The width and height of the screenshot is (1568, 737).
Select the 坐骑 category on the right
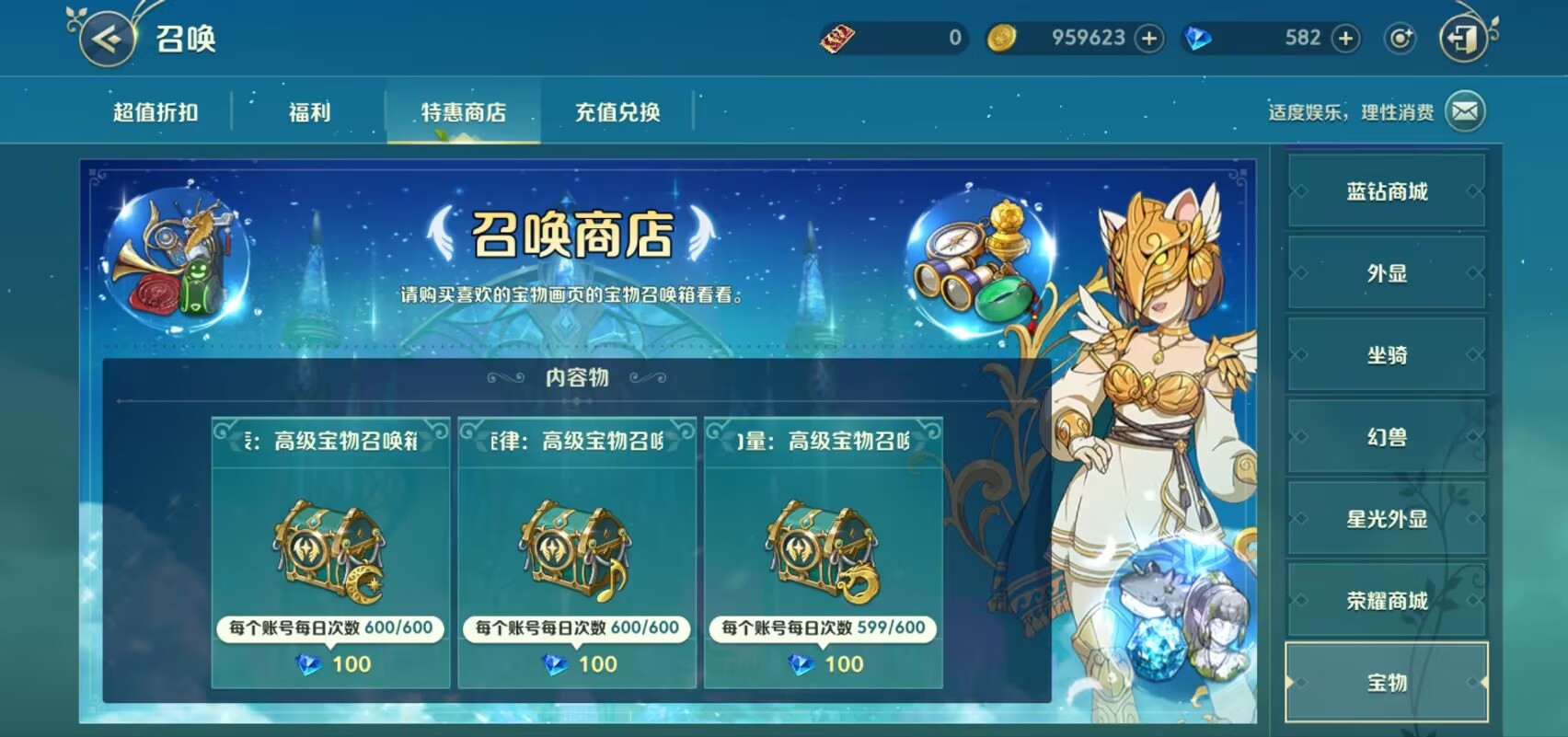coord(1388,355)
